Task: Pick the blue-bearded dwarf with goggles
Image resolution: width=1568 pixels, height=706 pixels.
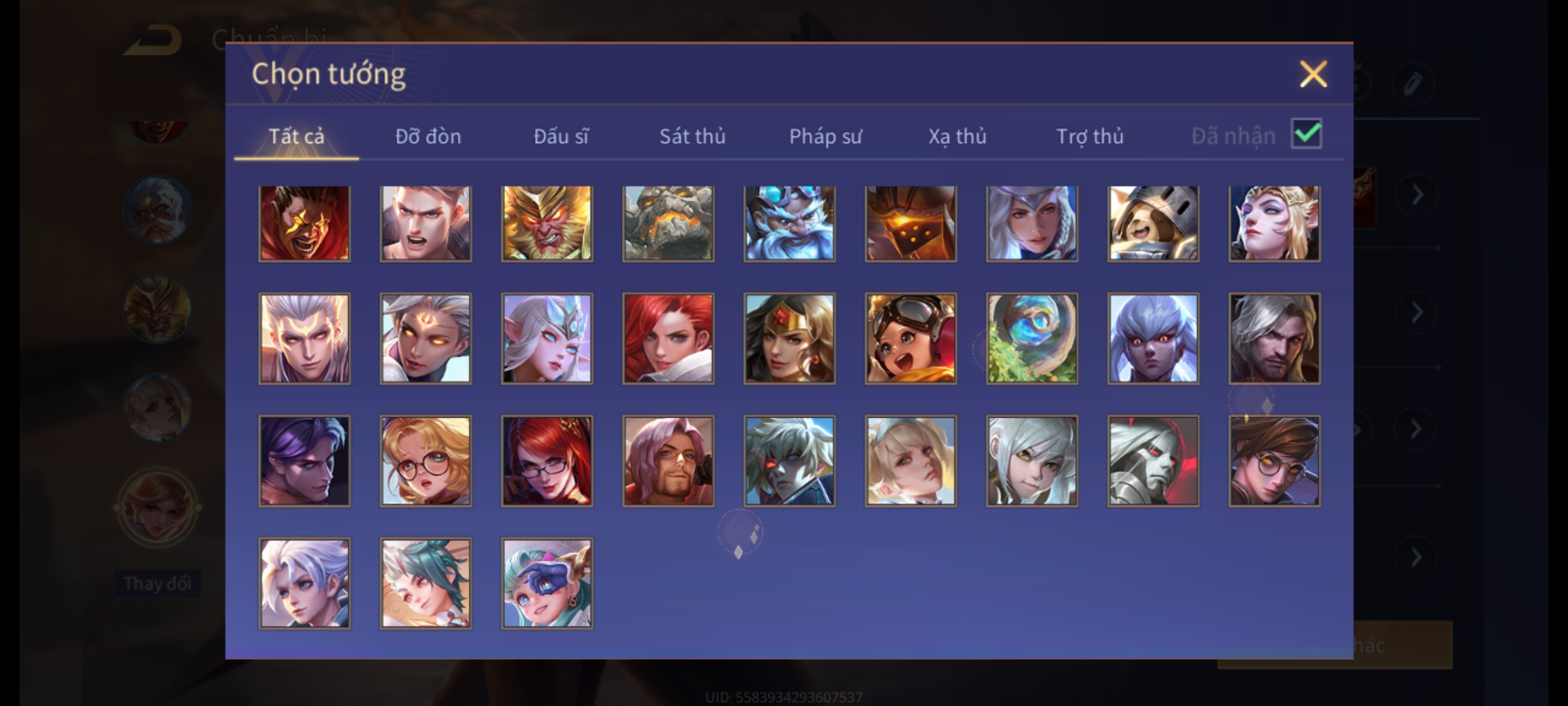Action: point(789,224)
